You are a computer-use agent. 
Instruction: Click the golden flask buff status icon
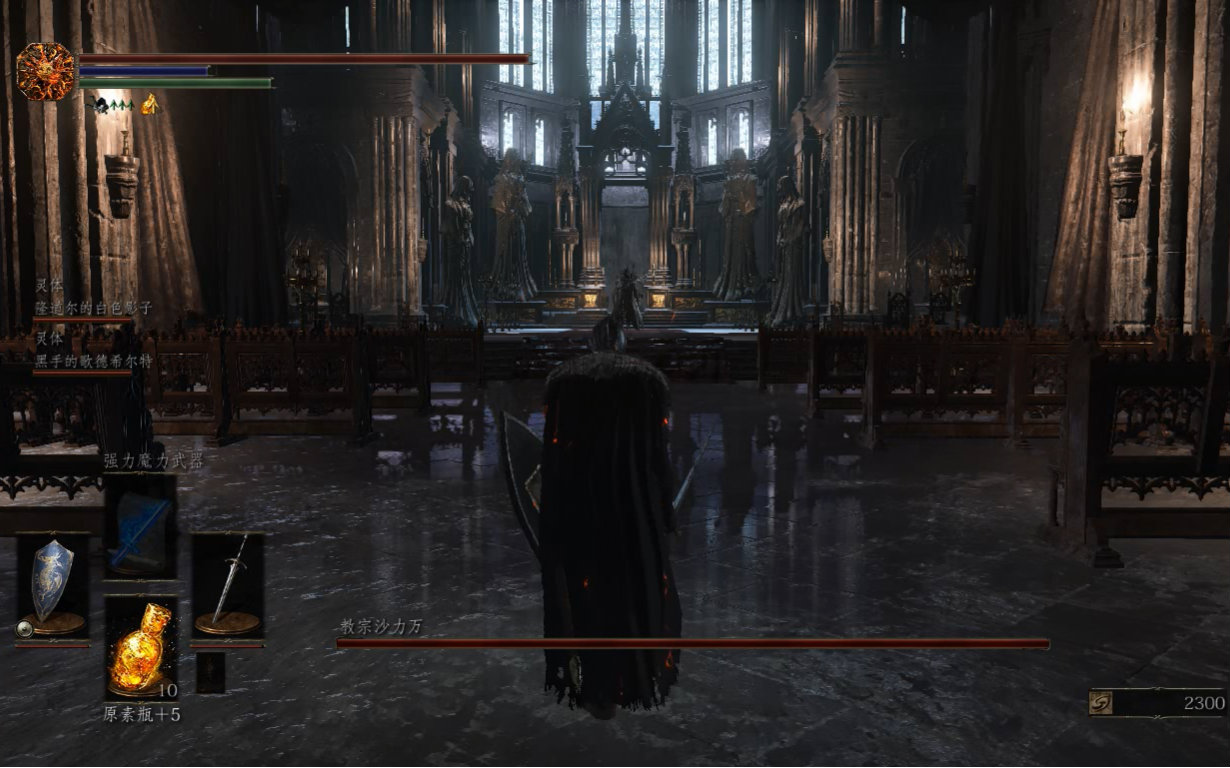click(x=149, y=103)
